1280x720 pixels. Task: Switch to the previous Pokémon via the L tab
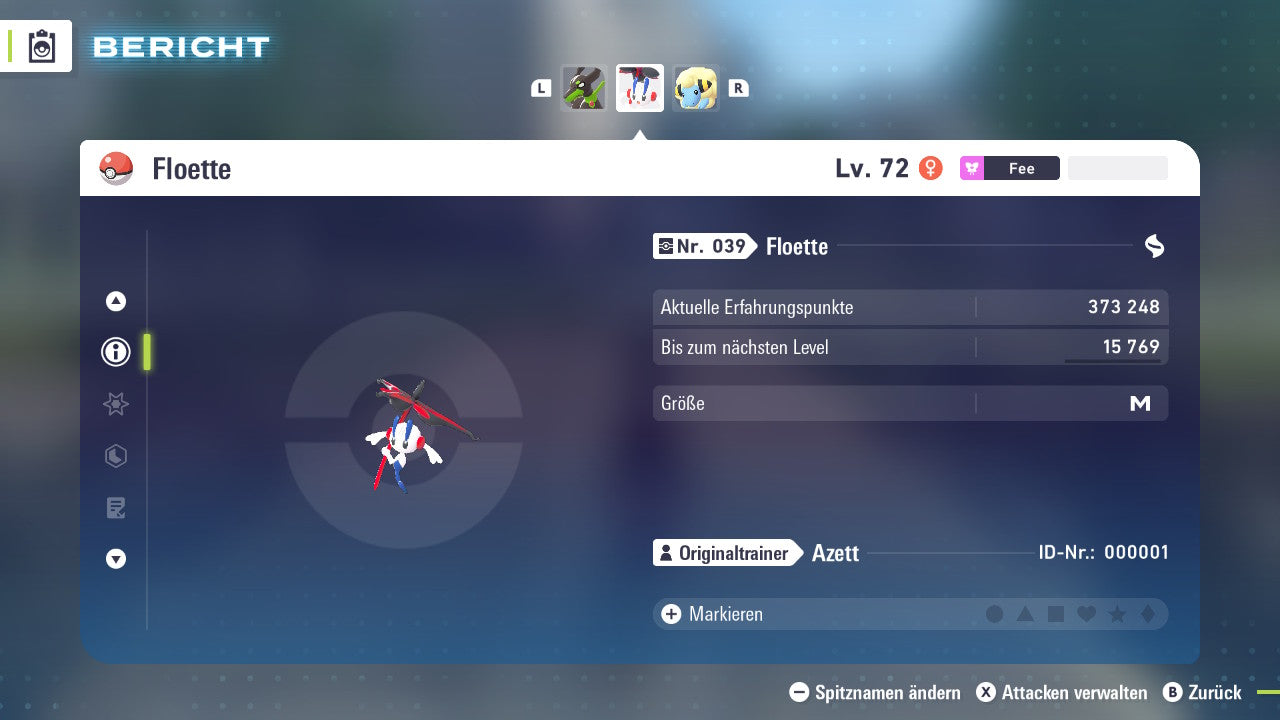pos(541,88)
